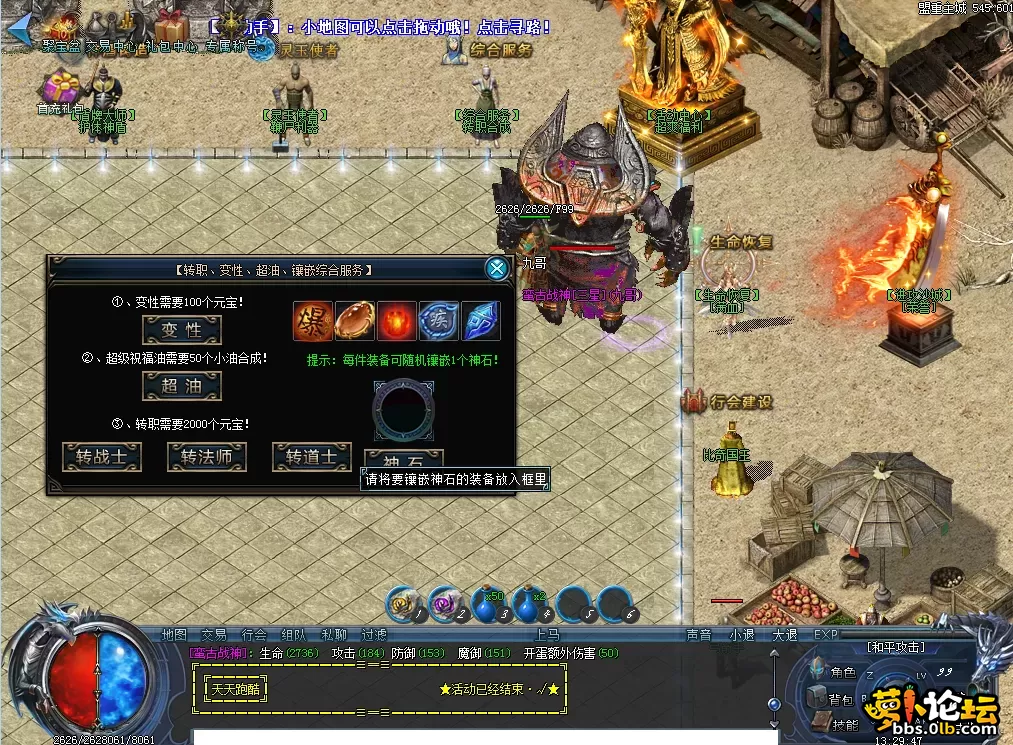Choose 转道士 to become a taoist
1013x745 pixels.
pyautogui.click(x=312, y=457)
